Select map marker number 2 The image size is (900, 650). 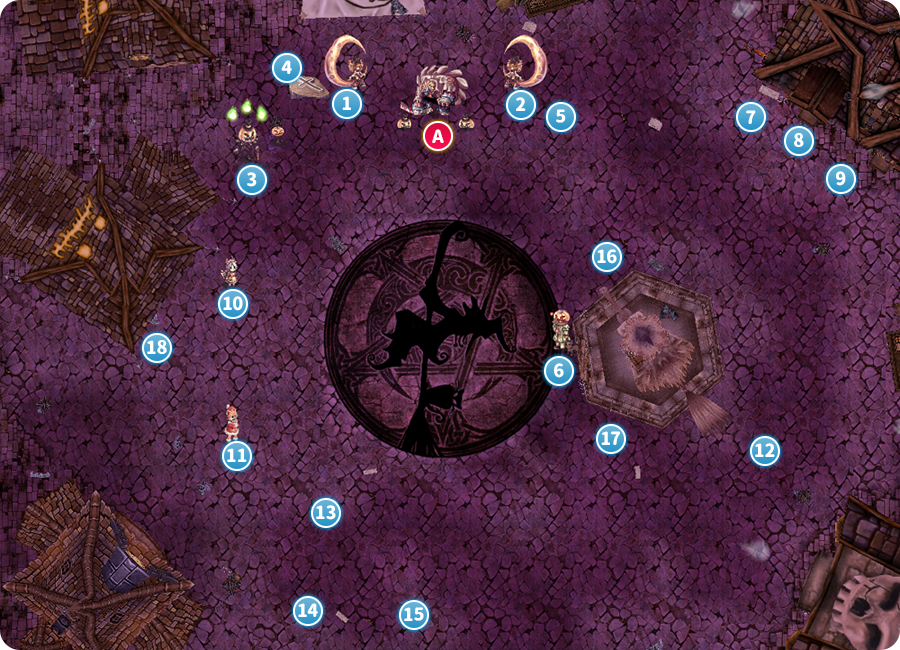tap(520, 104)
